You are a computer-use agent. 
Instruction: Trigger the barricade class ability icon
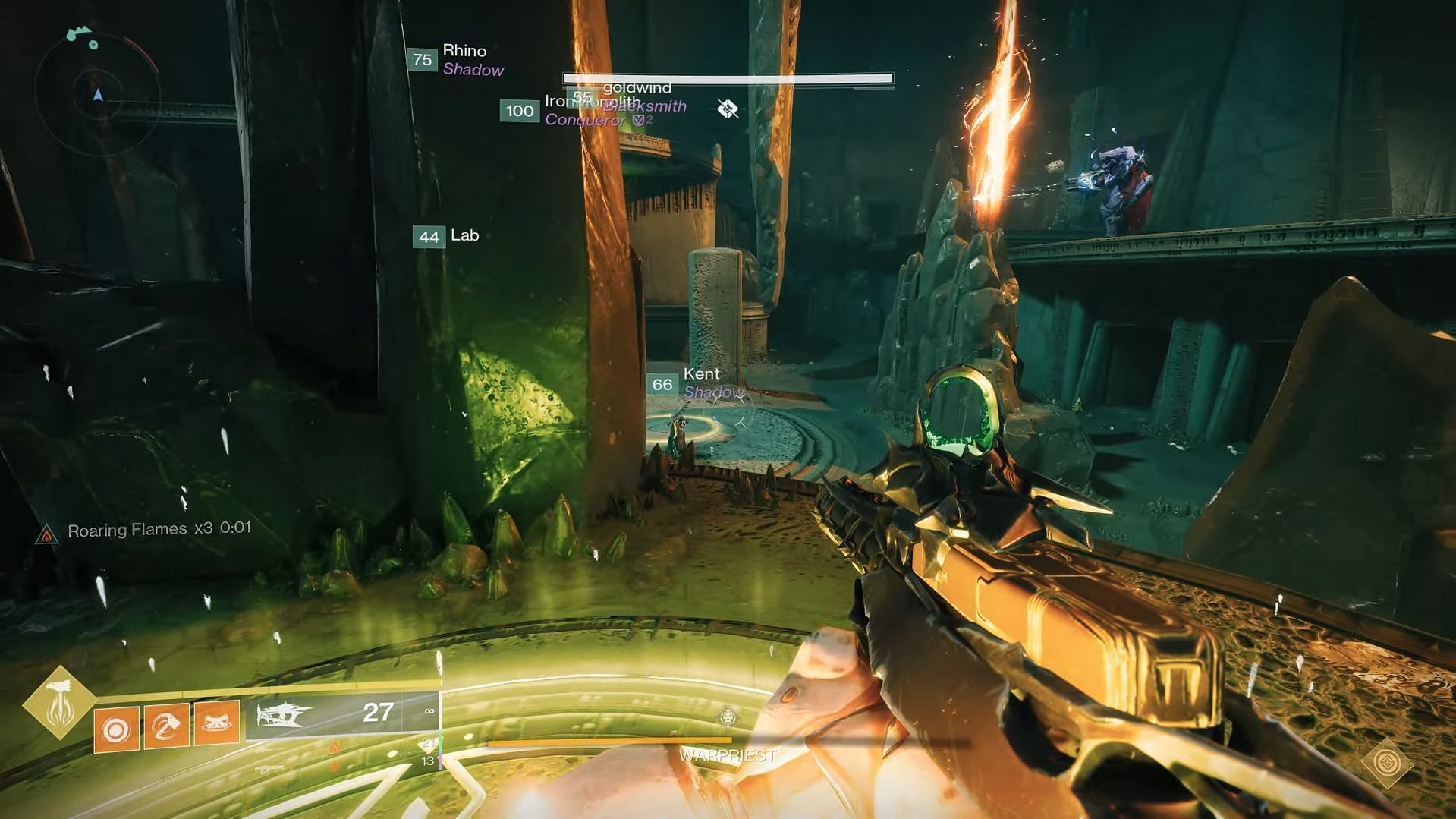tap(217, 723)
